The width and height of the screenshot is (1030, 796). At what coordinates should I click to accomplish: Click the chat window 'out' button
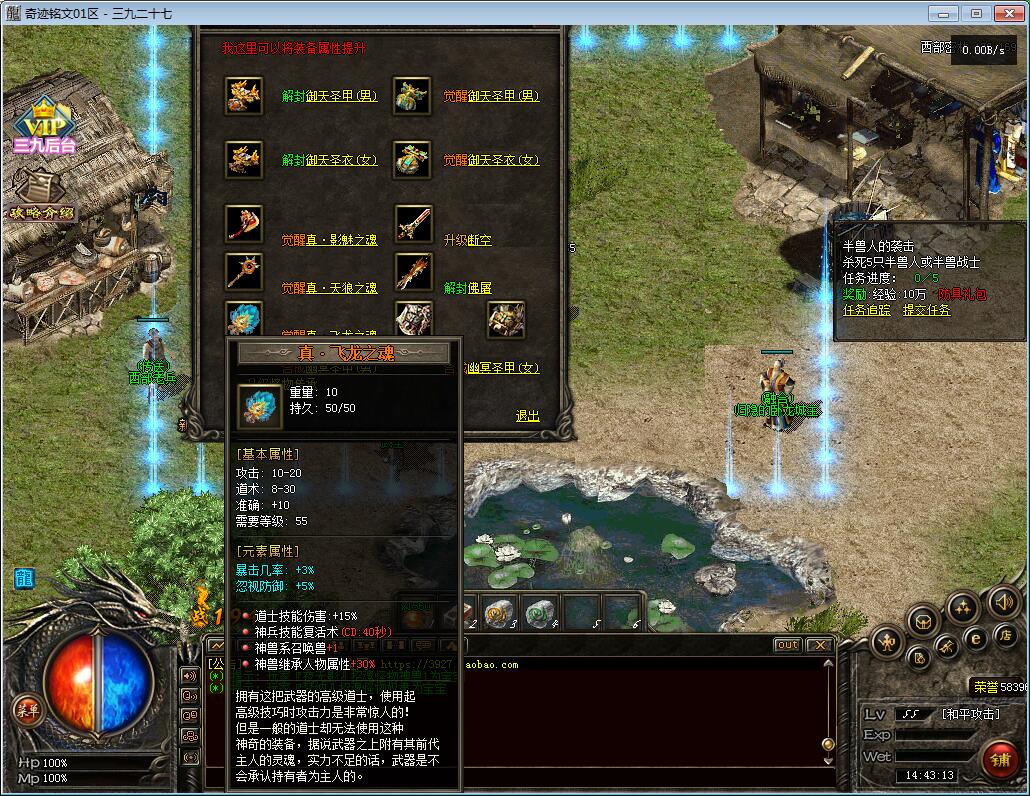[787, 645]
